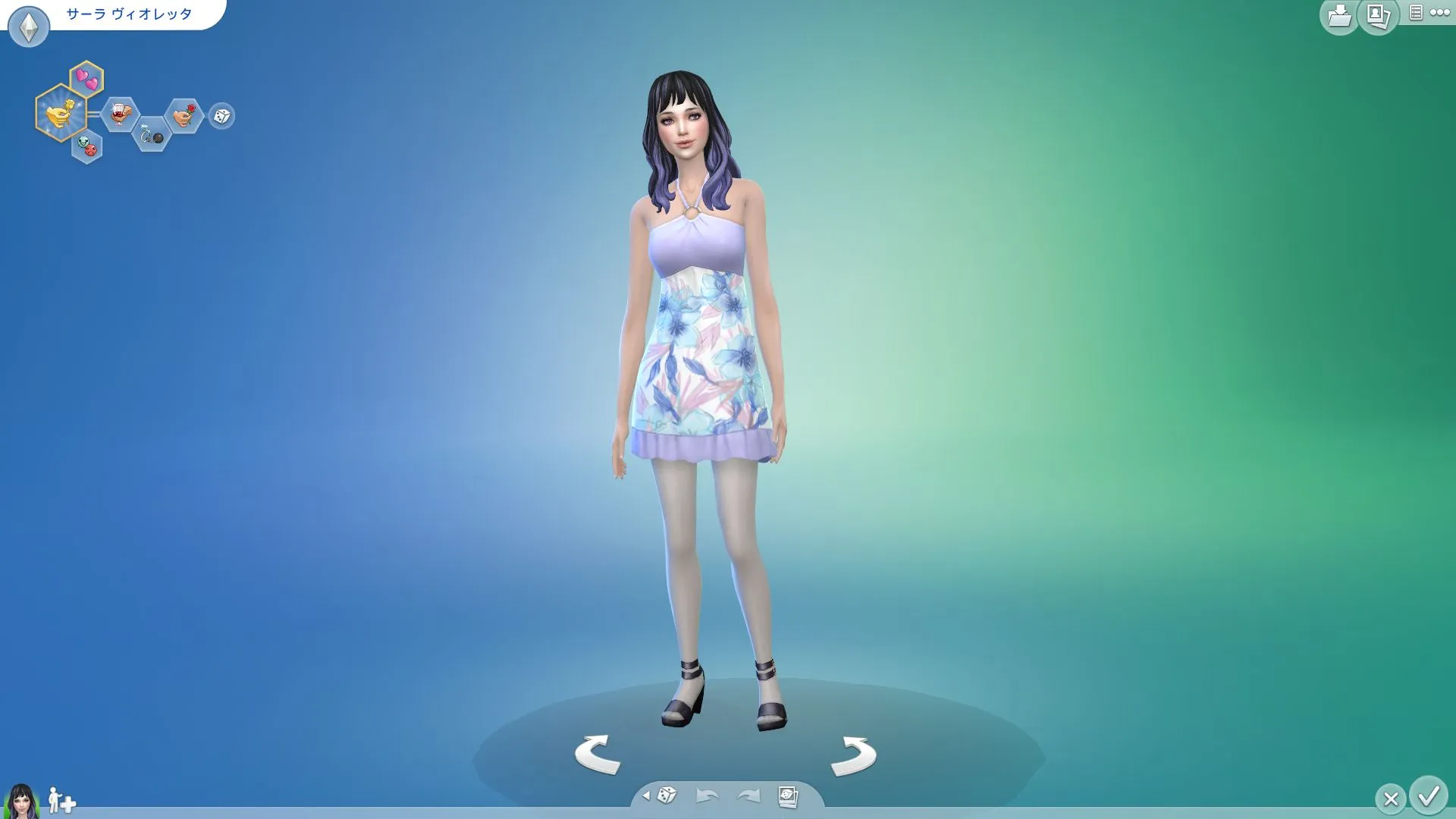Randomize traits with the small dice button

click(221, 116)
